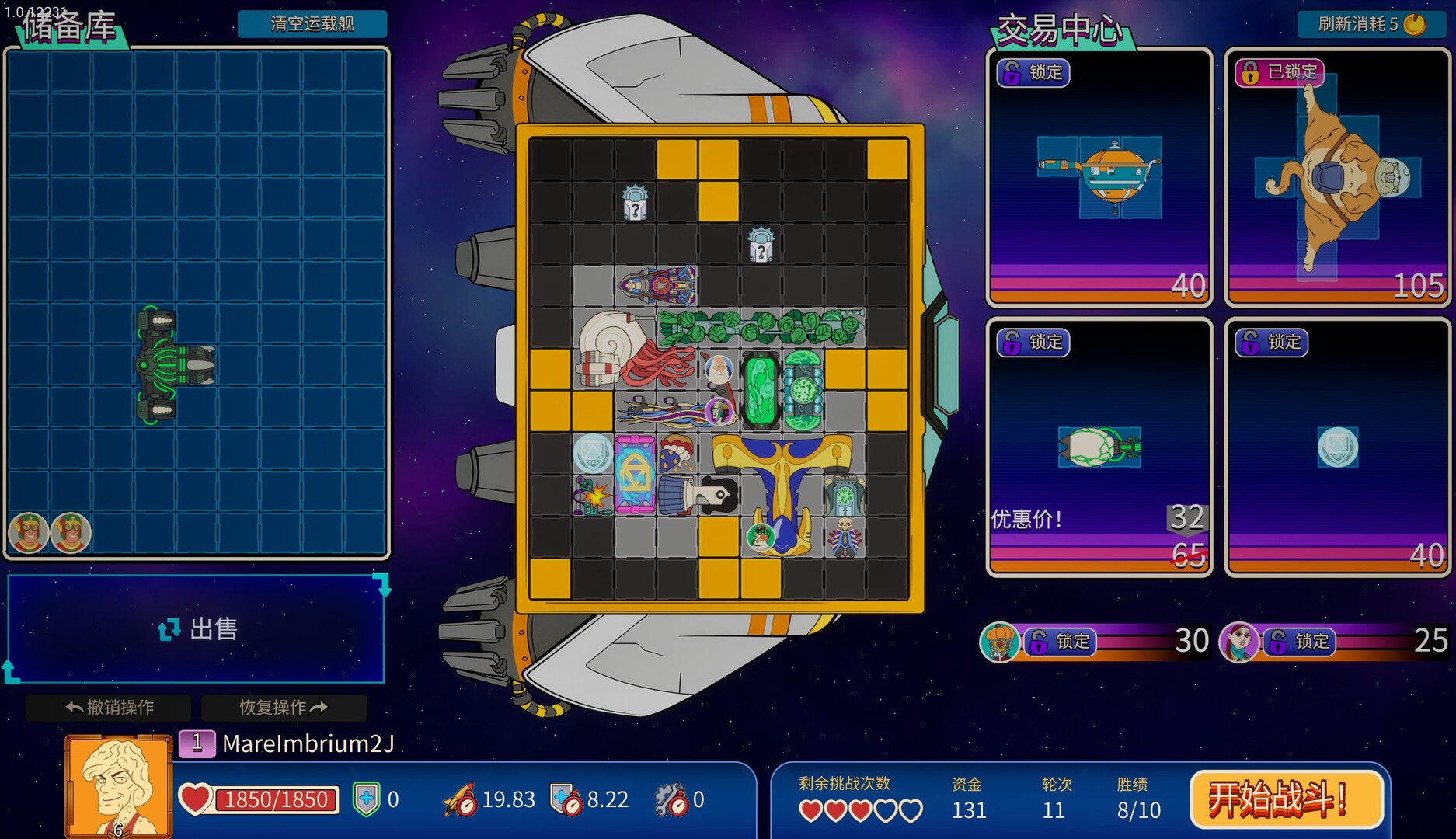Select the discounted white-green ship item
Viewport: 1456px width, 839px height.
[1099, 447]
